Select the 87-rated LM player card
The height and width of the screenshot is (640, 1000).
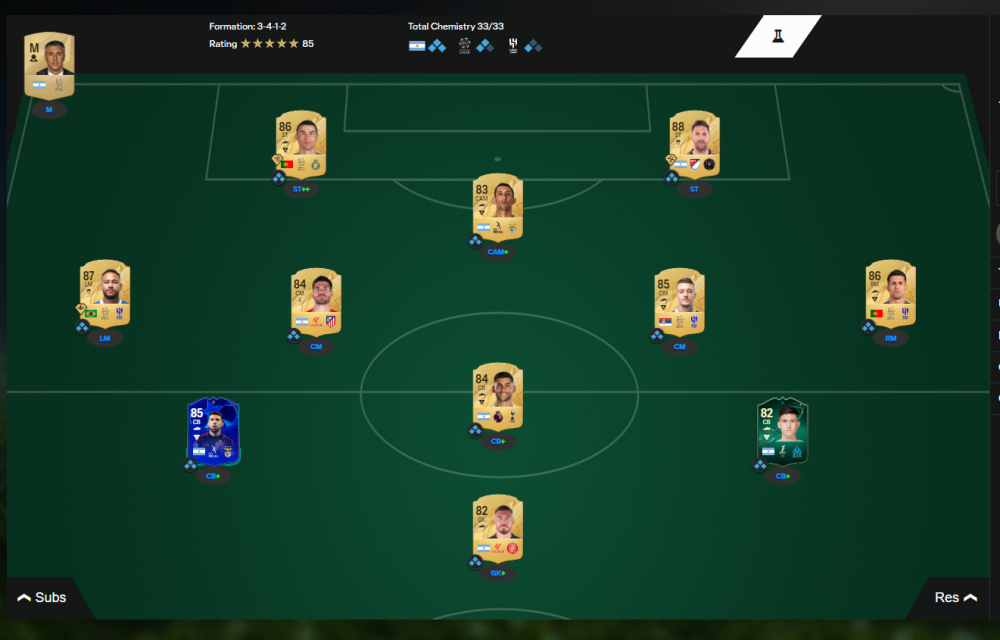pyautogui.click(x=105, y=293)
